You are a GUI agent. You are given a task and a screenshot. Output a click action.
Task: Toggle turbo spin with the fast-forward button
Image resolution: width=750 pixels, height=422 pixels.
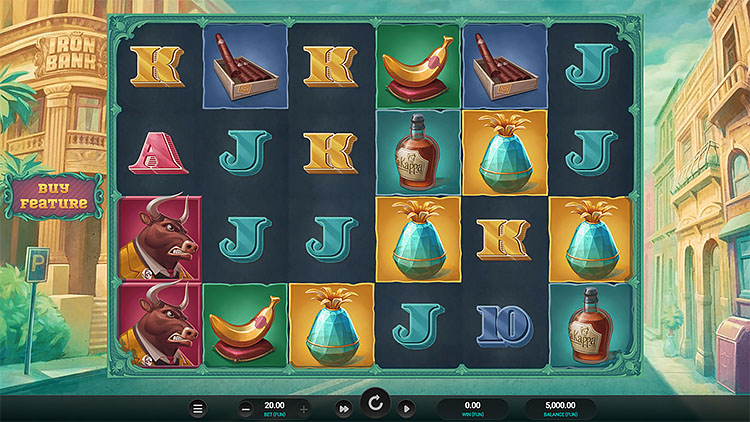point(344,408)
